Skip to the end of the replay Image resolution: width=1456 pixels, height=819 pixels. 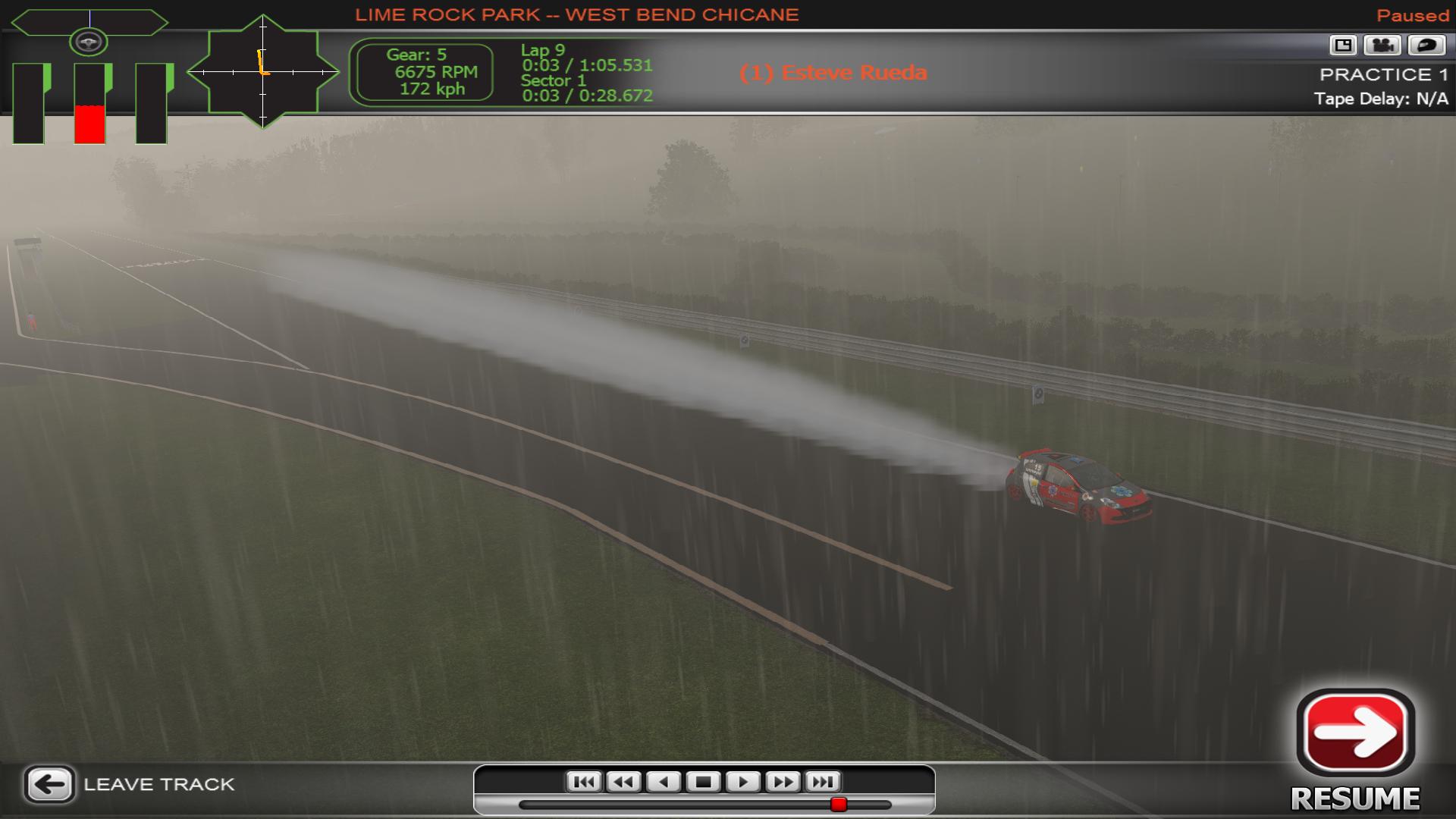[823, 782]
